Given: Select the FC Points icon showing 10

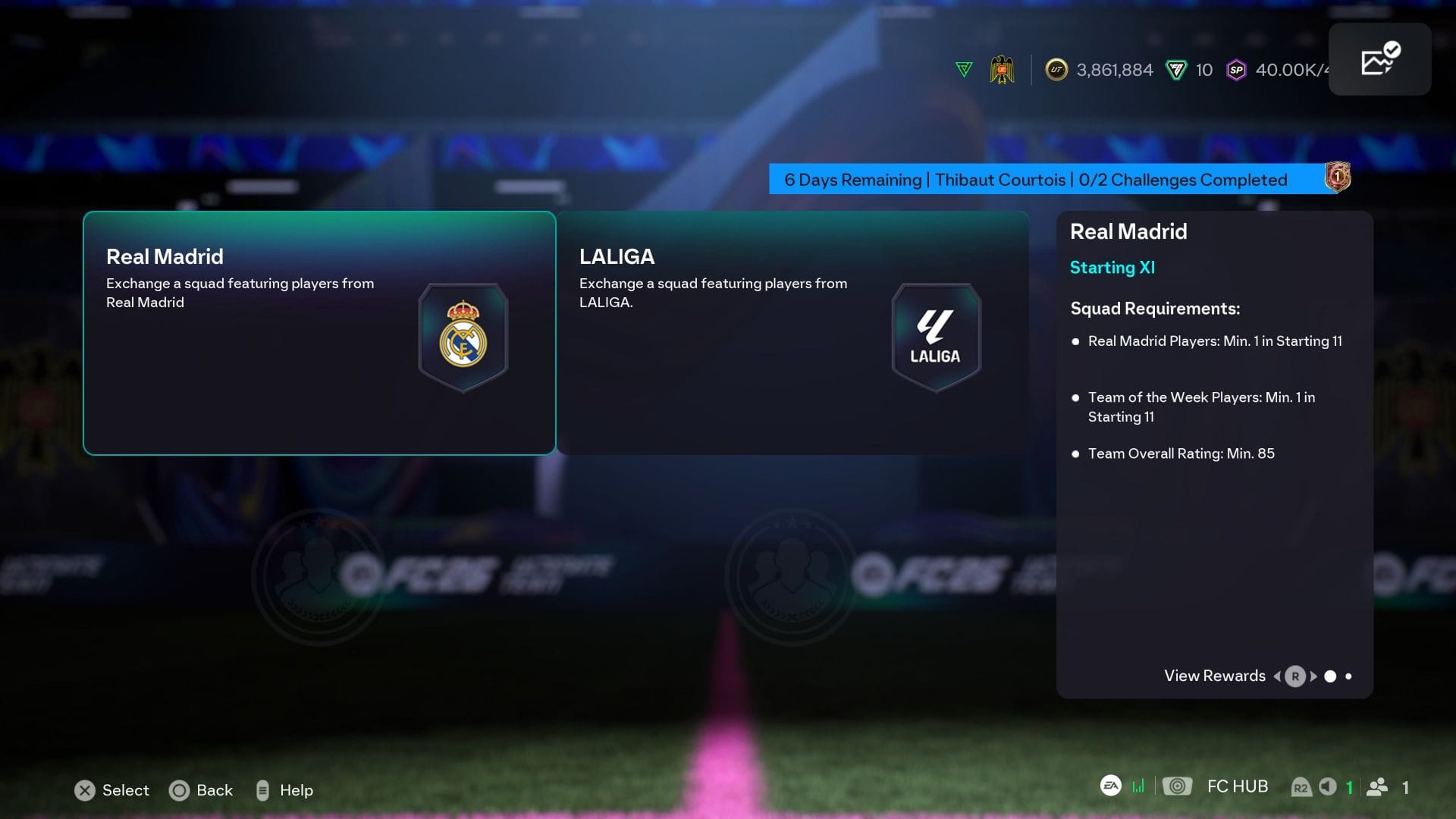Looking at the screenshot, I should point(1175,71).
